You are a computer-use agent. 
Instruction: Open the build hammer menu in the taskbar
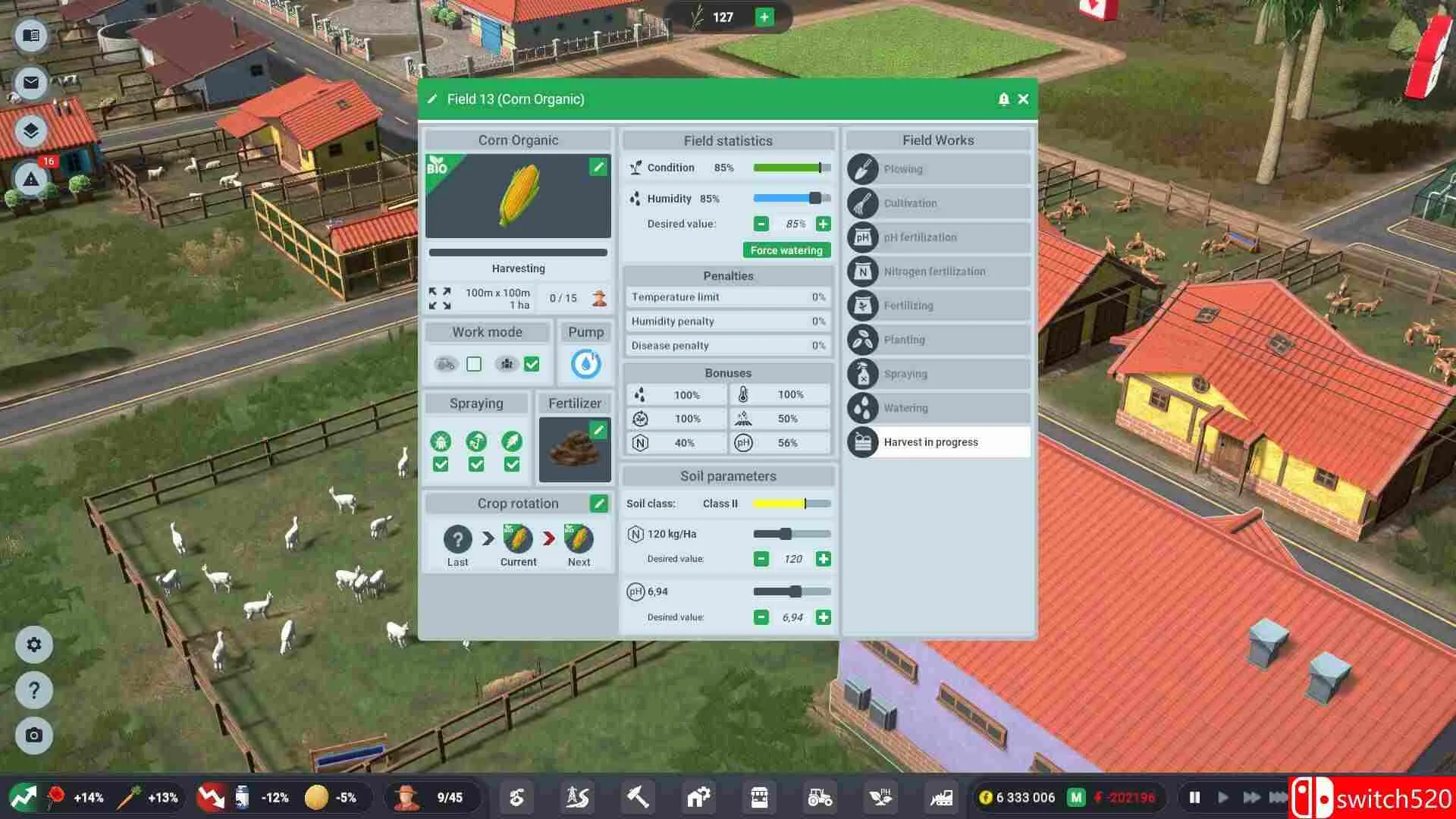coord(637,797)
